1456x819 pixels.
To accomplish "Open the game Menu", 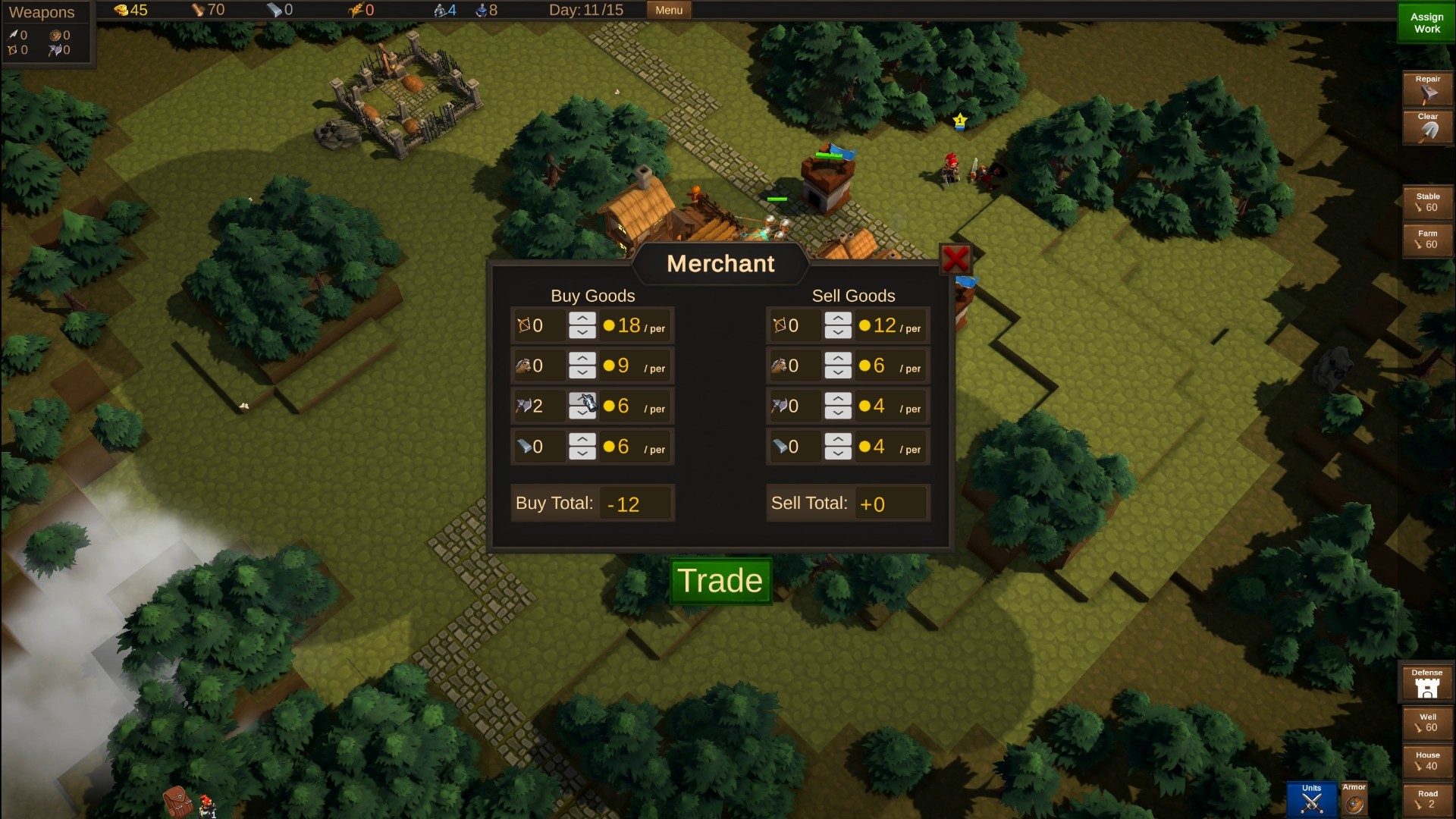I will pyautogui.click(x=667, y=10).
